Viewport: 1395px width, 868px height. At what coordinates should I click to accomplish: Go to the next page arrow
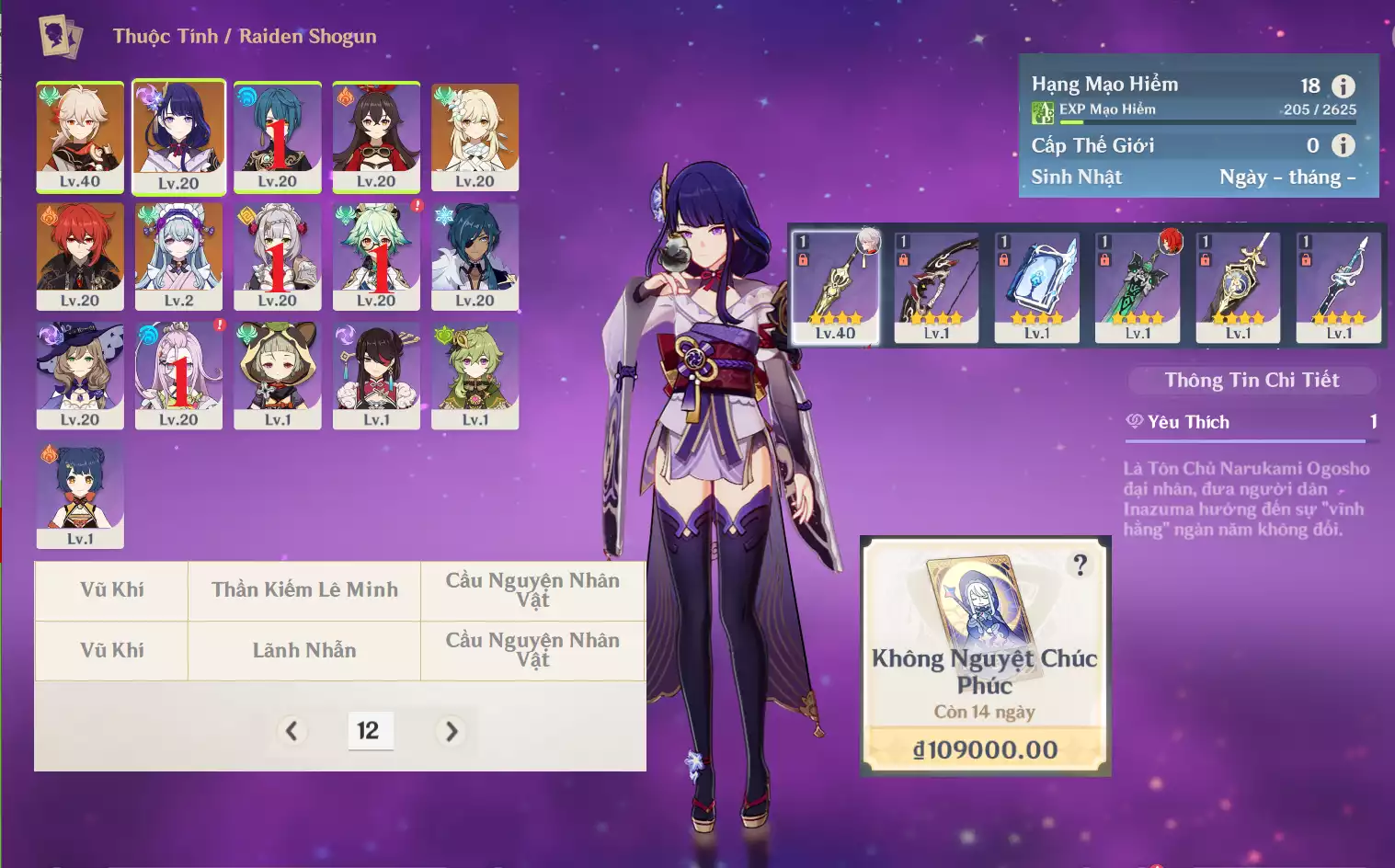451,731
